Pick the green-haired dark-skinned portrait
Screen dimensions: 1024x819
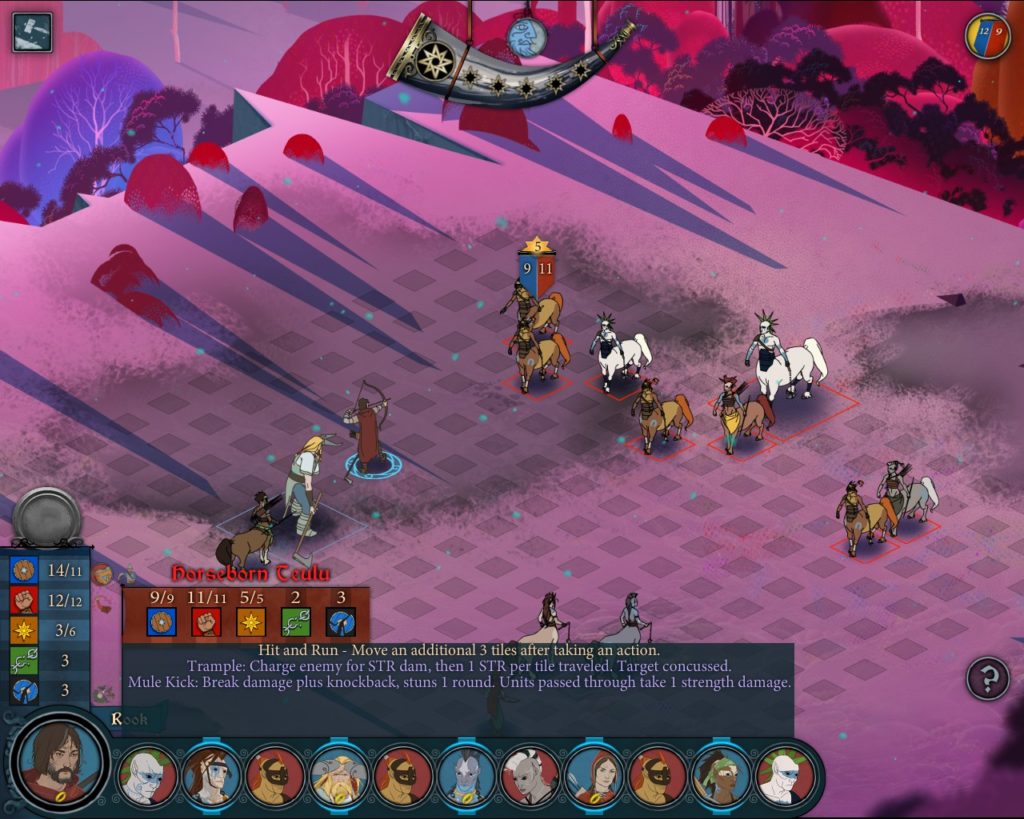[x=720, y=776]
